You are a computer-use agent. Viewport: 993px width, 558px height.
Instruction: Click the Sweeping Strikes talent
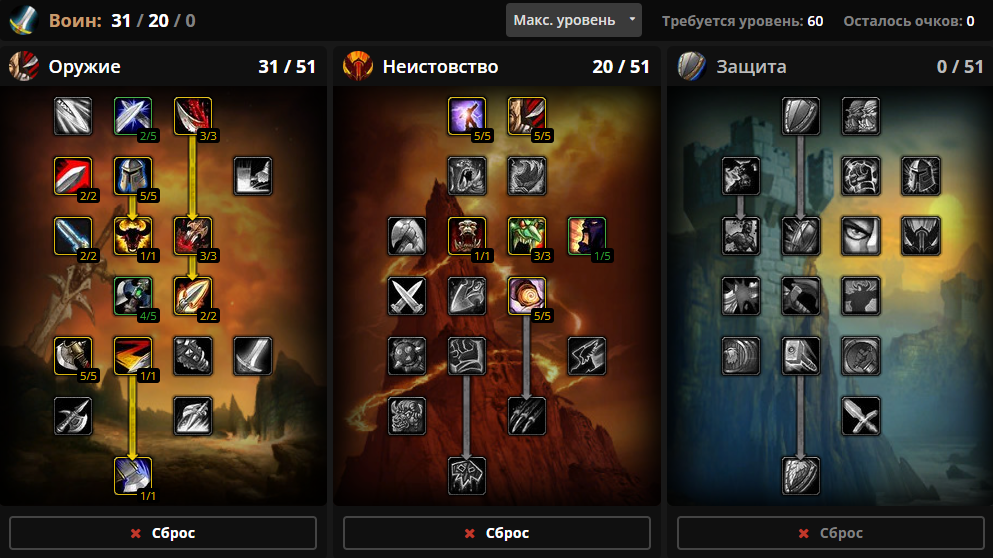pos(133,355)
